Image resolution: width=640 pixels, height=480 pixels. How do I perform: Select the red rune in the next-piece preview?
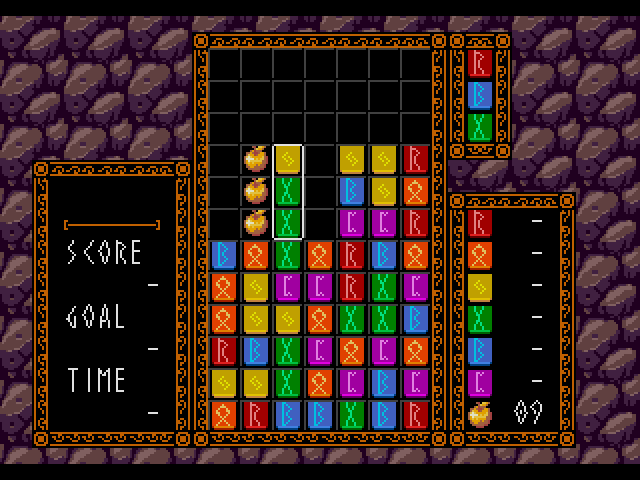479,63
